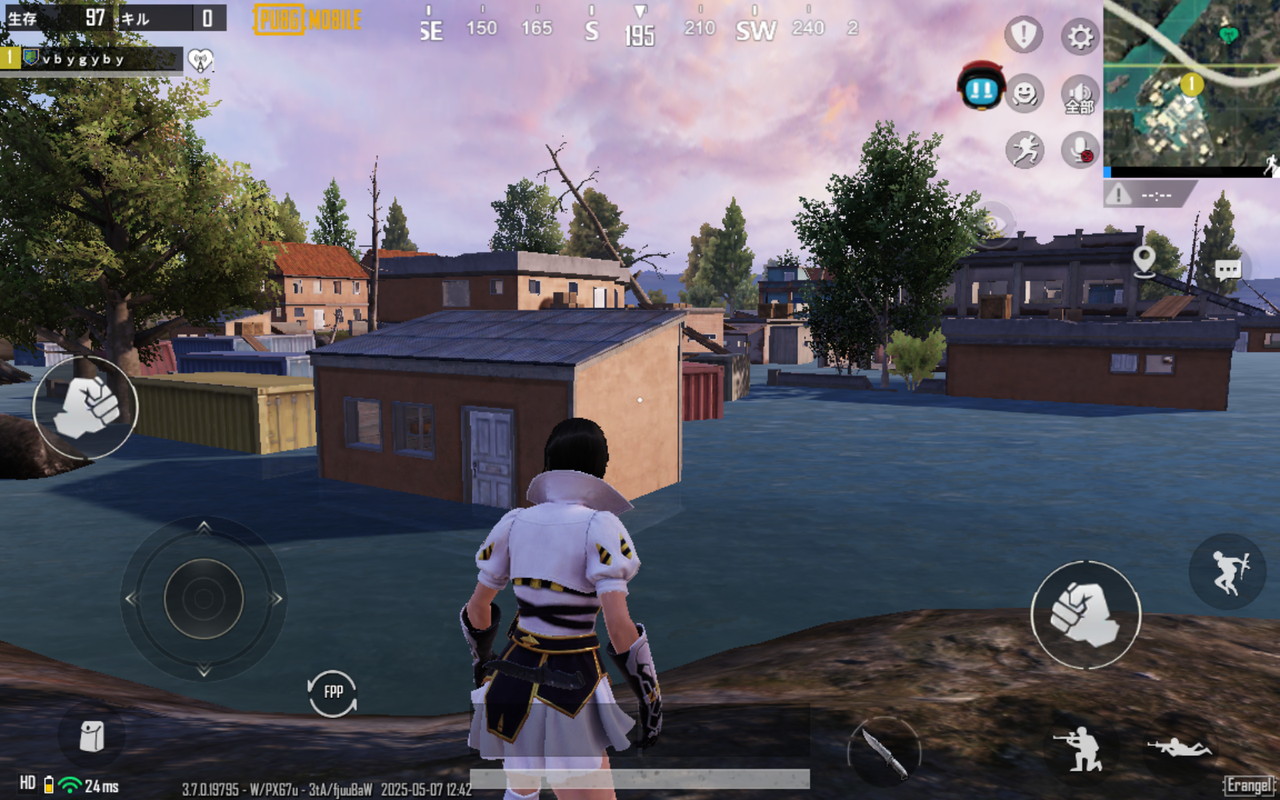1280x800 pixels.
Task: Expand the minimap
Action: point(1191,83)
